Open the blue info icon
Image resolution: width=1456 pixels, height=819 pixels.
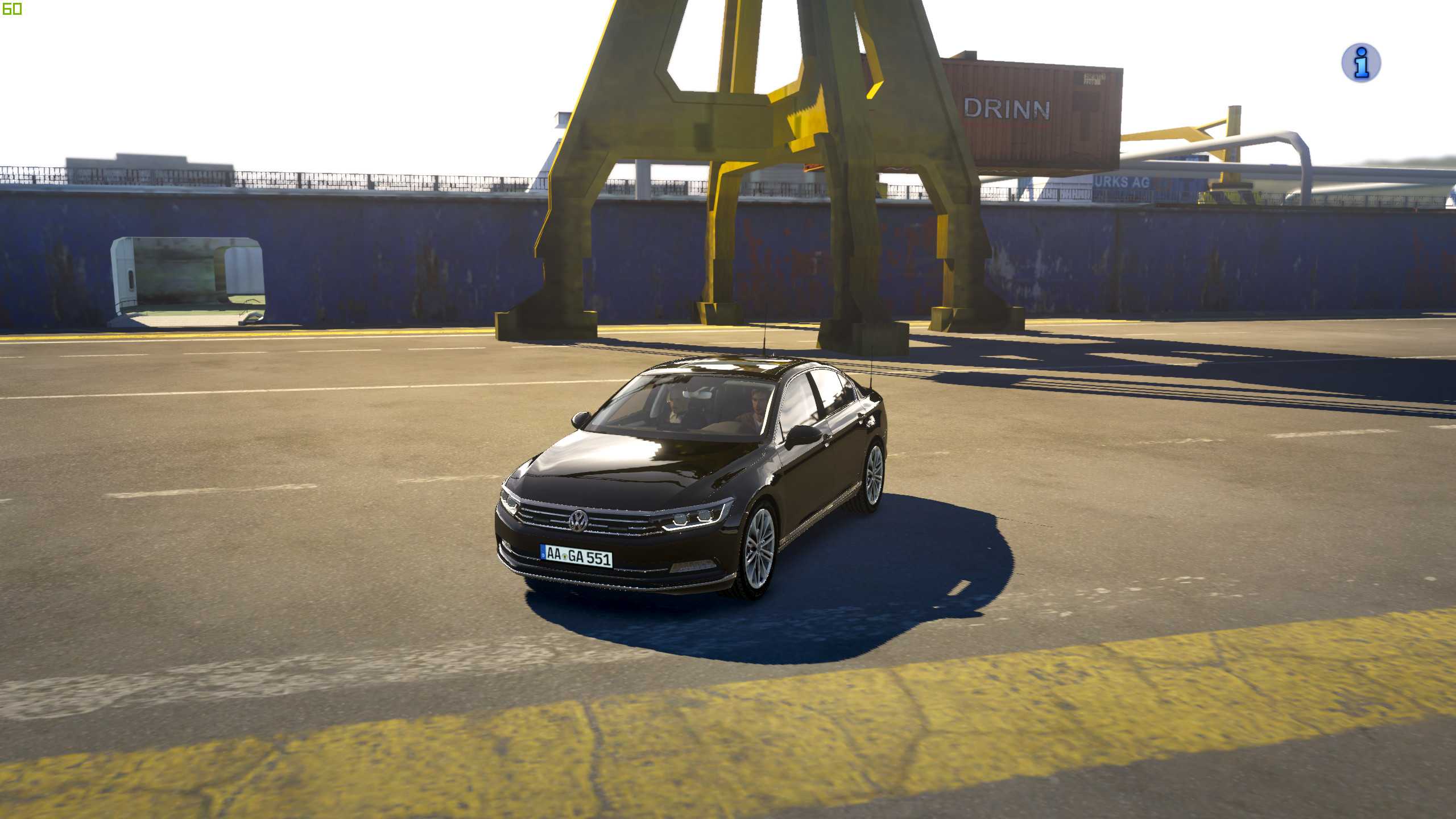click(1360, 63)
